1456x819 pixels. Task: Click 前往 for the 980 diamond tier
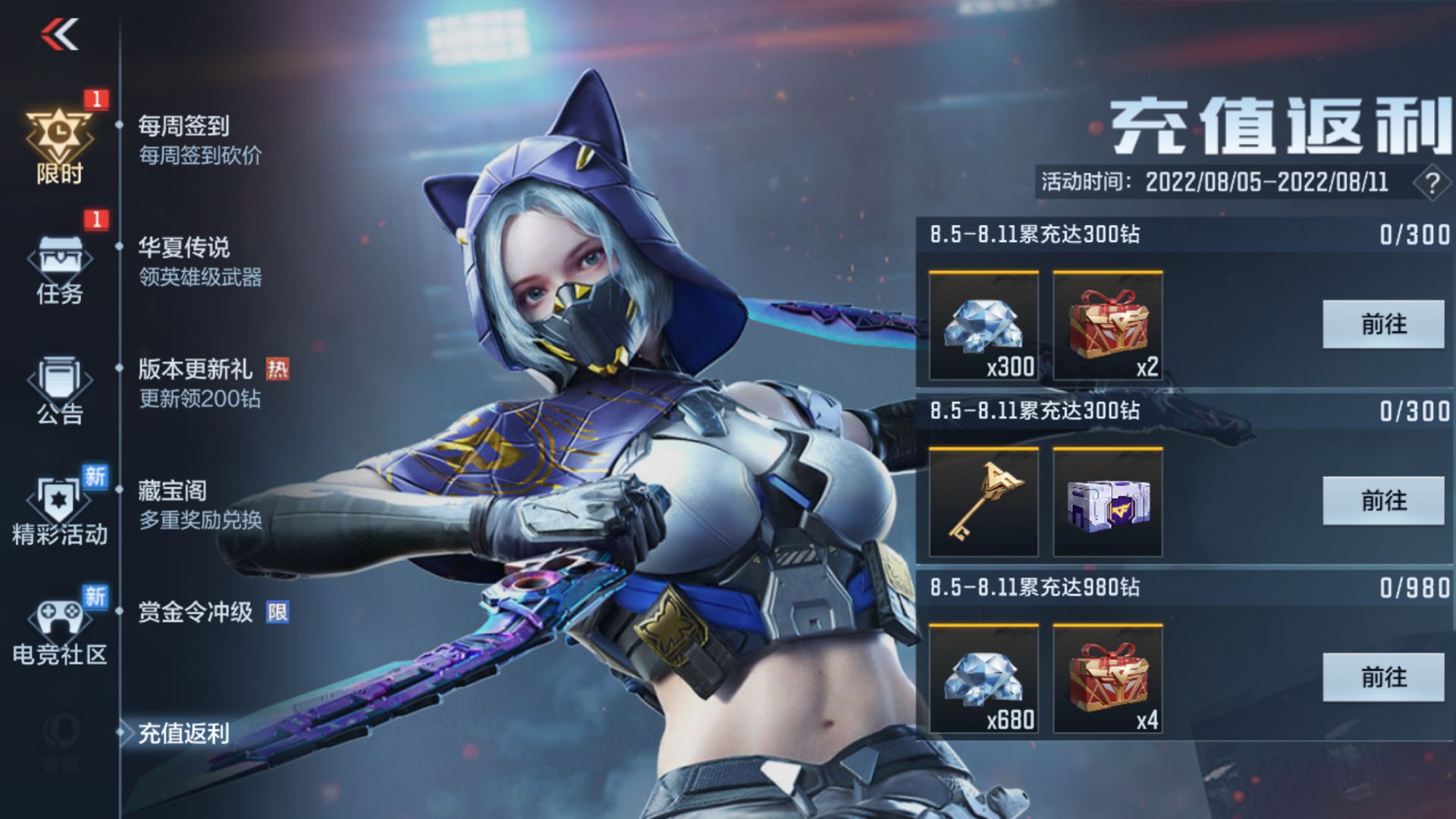pyautogui.click(x=1383, y=677)
